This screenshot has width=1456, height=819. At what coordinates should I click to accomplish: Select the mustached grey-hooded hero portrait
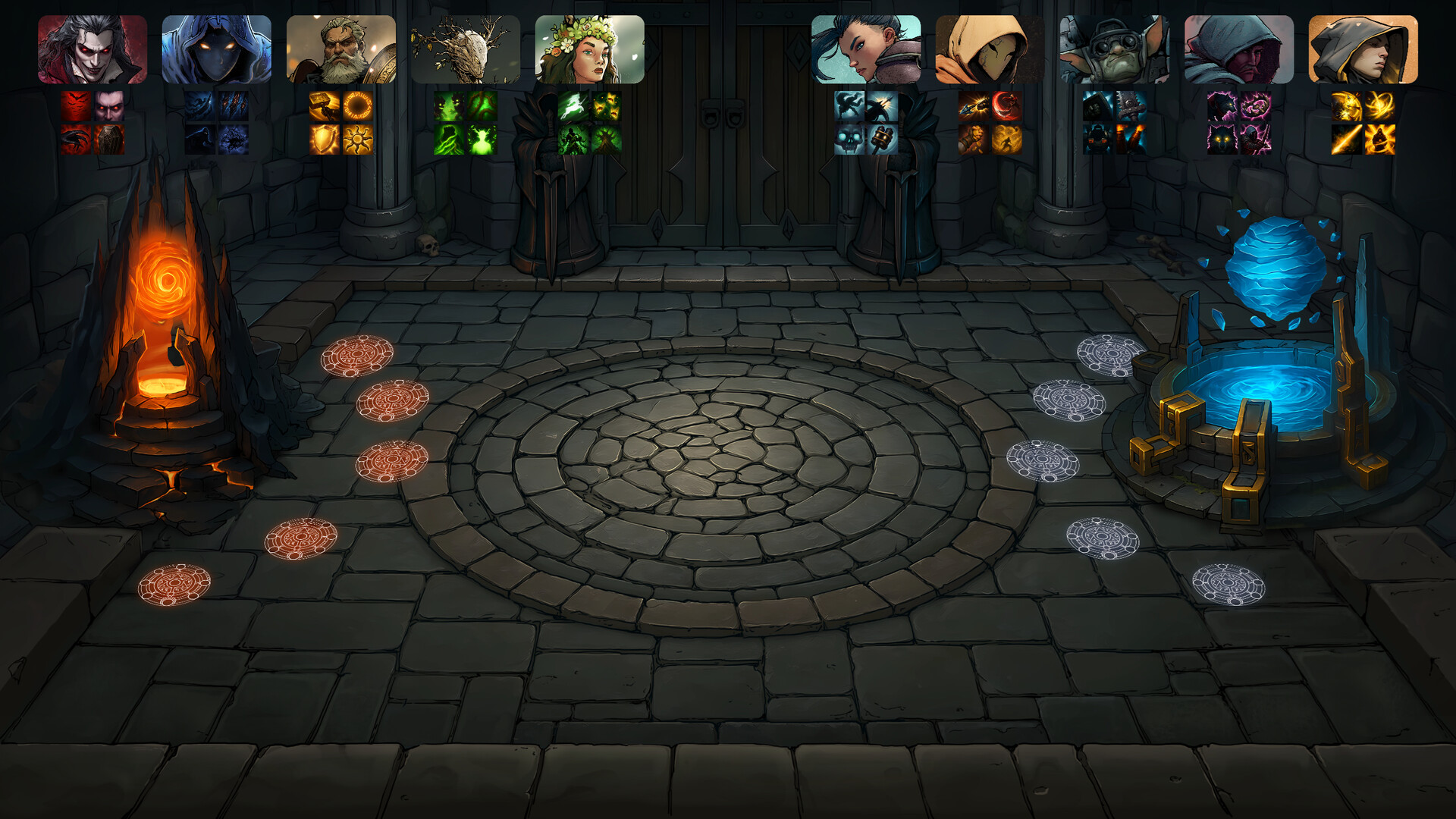tap(1239, 49)
